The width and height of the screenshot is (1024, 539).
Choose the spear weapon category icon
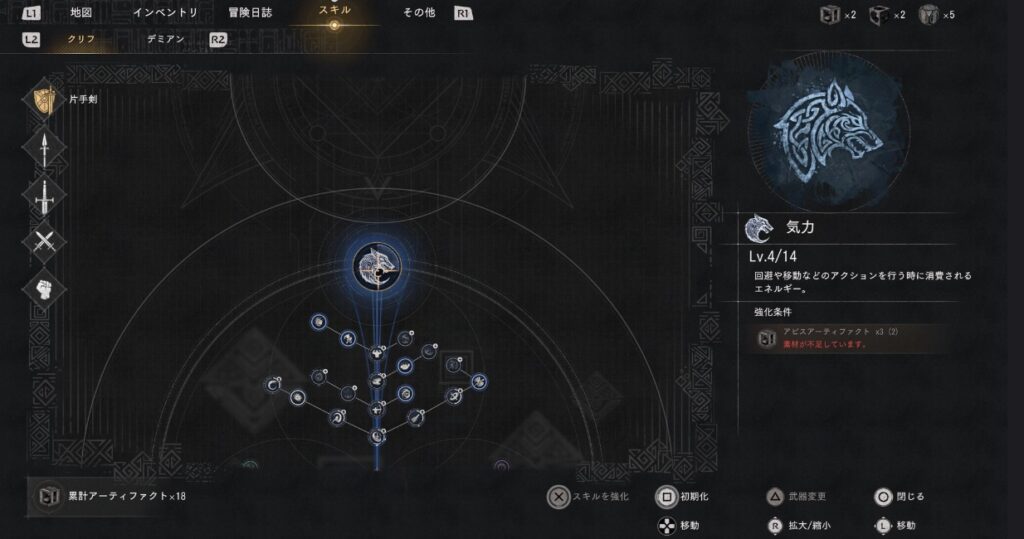coord(45,148)
